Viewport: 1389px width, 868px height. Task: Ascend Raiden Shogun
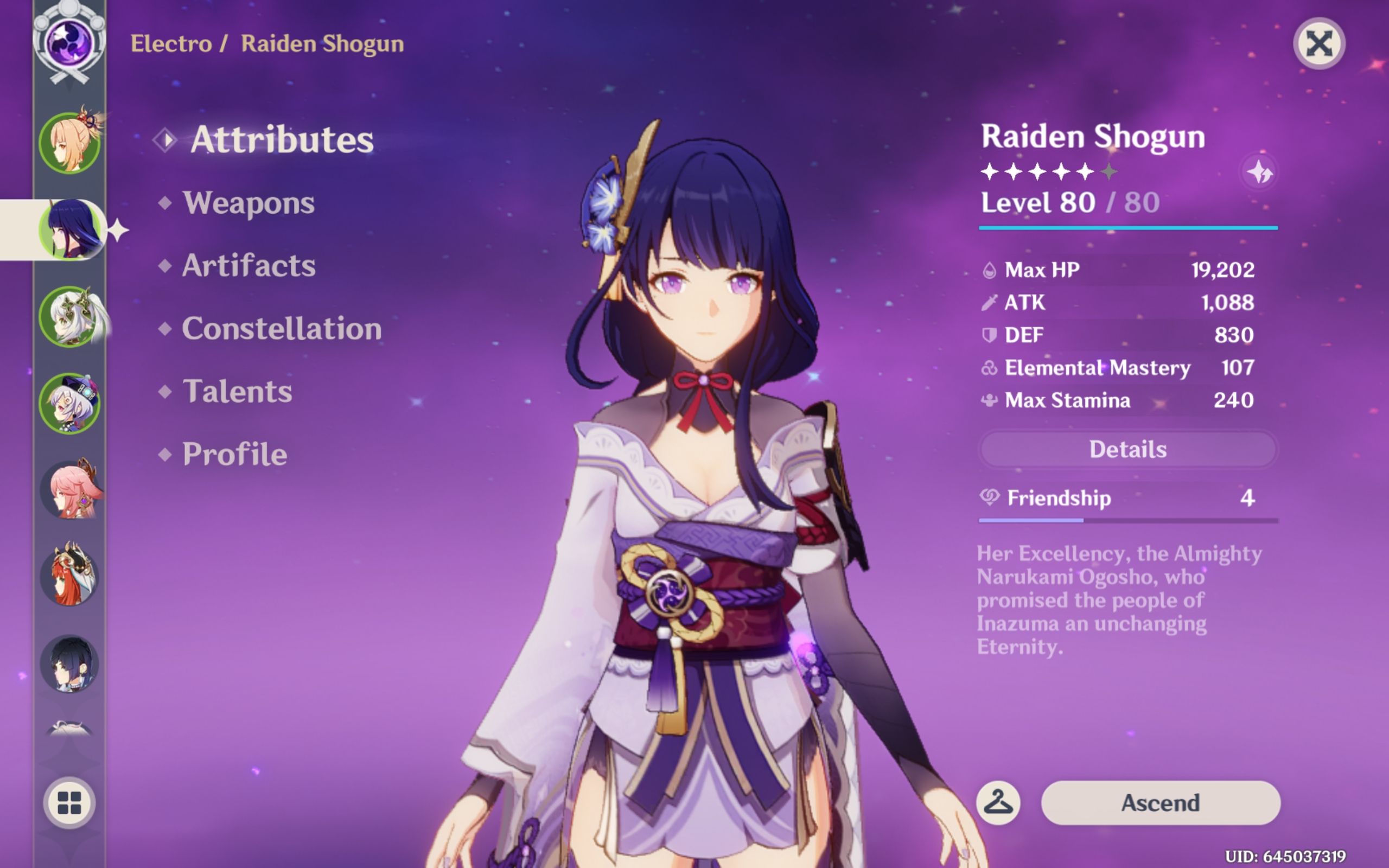(1160, 802)
